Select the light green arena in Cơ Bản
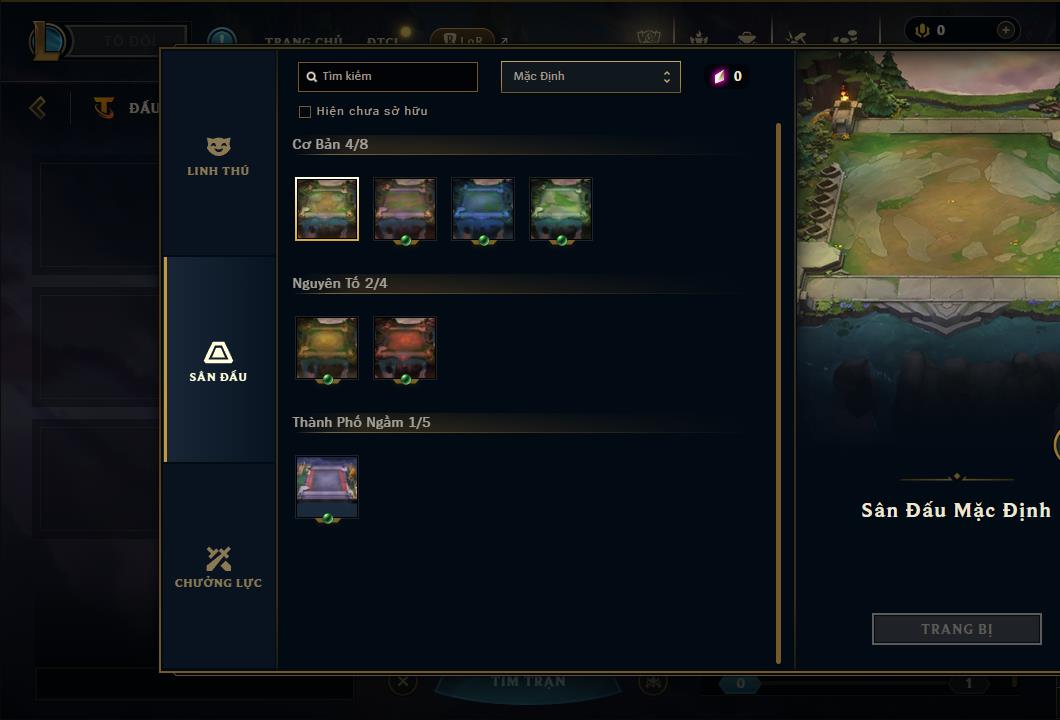 click(561, 209)
